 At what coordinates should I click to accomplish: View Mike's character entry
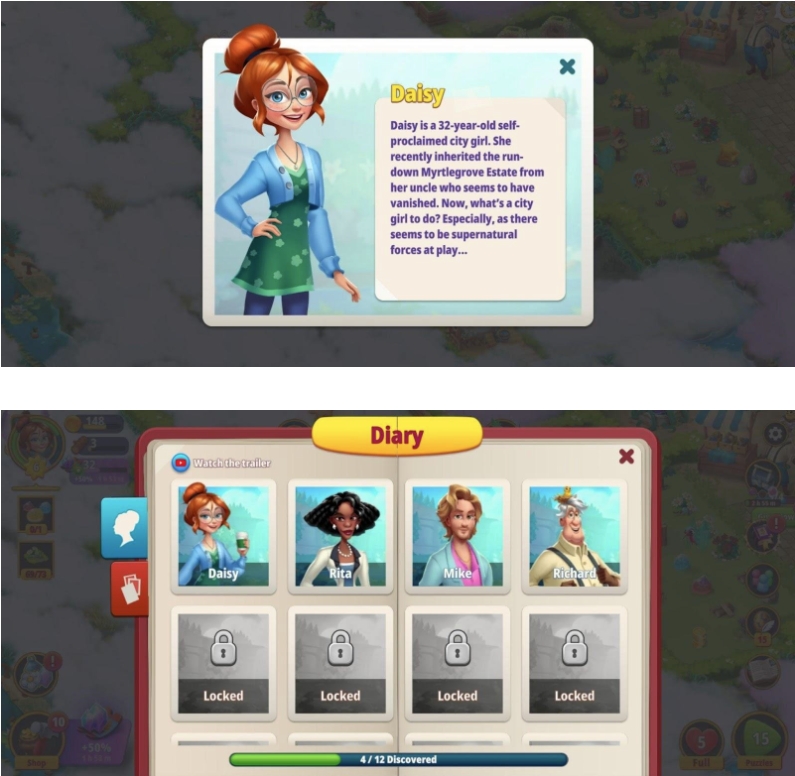click(457, 535)
